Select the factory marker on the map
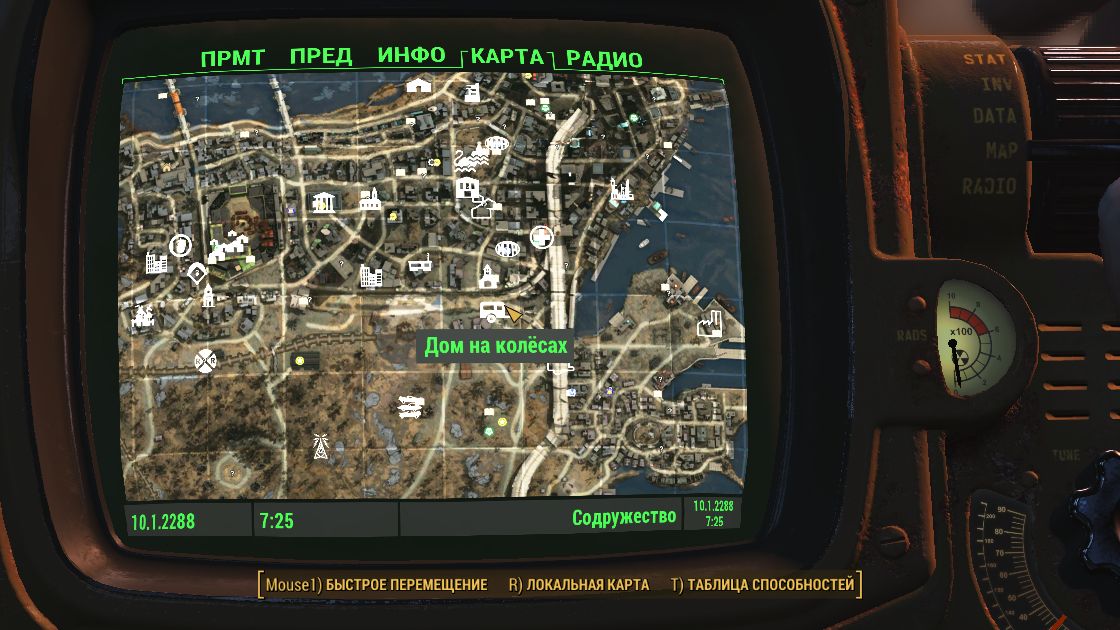The height and width of the screenshot is (630, 1120). 709,322
